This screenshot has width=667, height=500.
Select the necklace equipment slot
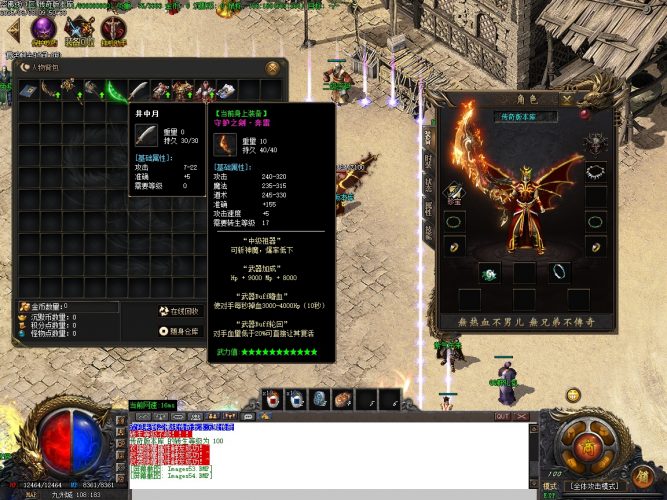pos(596,172)
